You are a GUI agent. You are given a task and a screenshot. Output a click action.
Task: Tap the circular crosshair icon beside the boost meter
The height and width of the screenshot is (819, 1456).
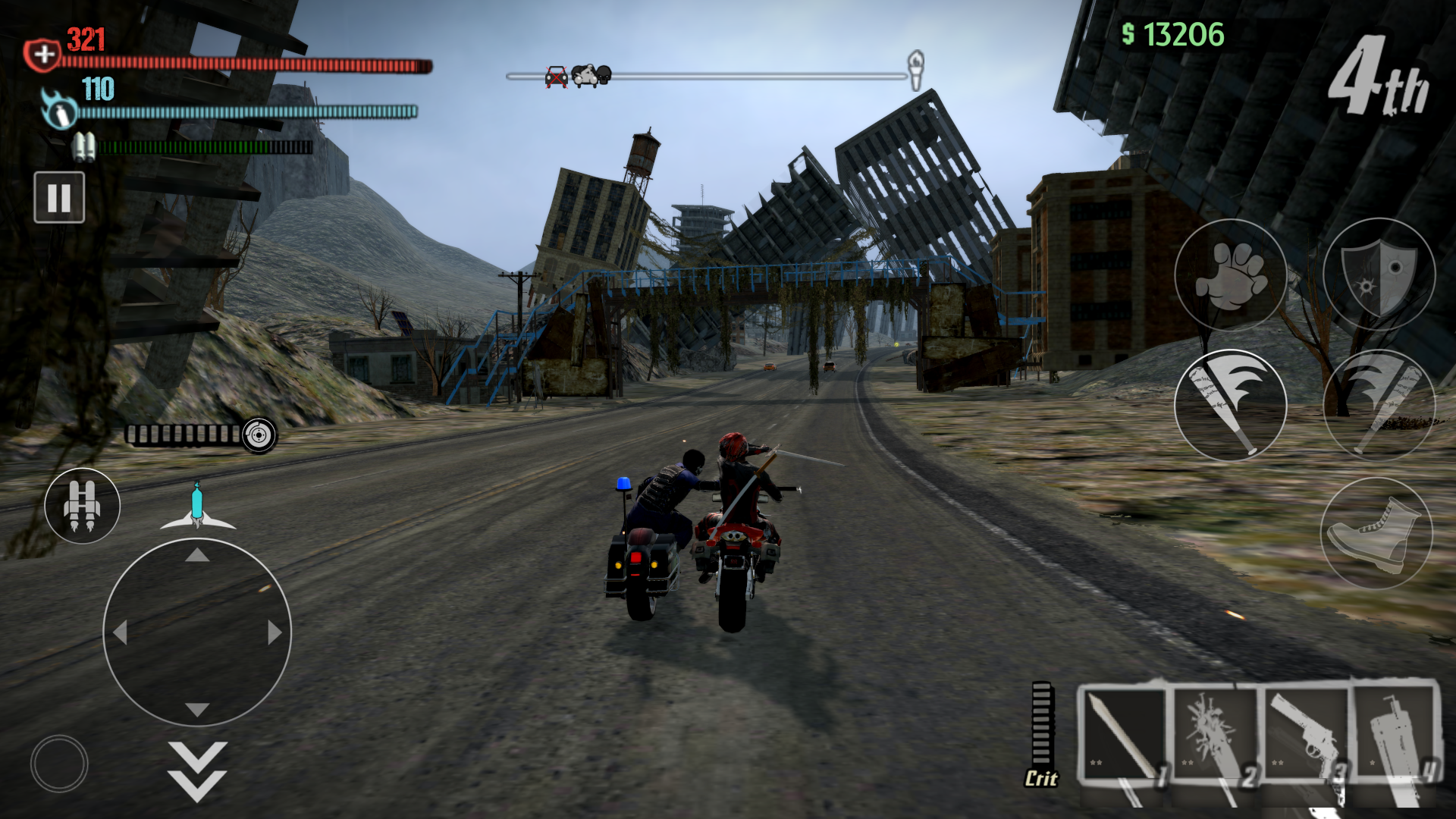tap(259, 435)
